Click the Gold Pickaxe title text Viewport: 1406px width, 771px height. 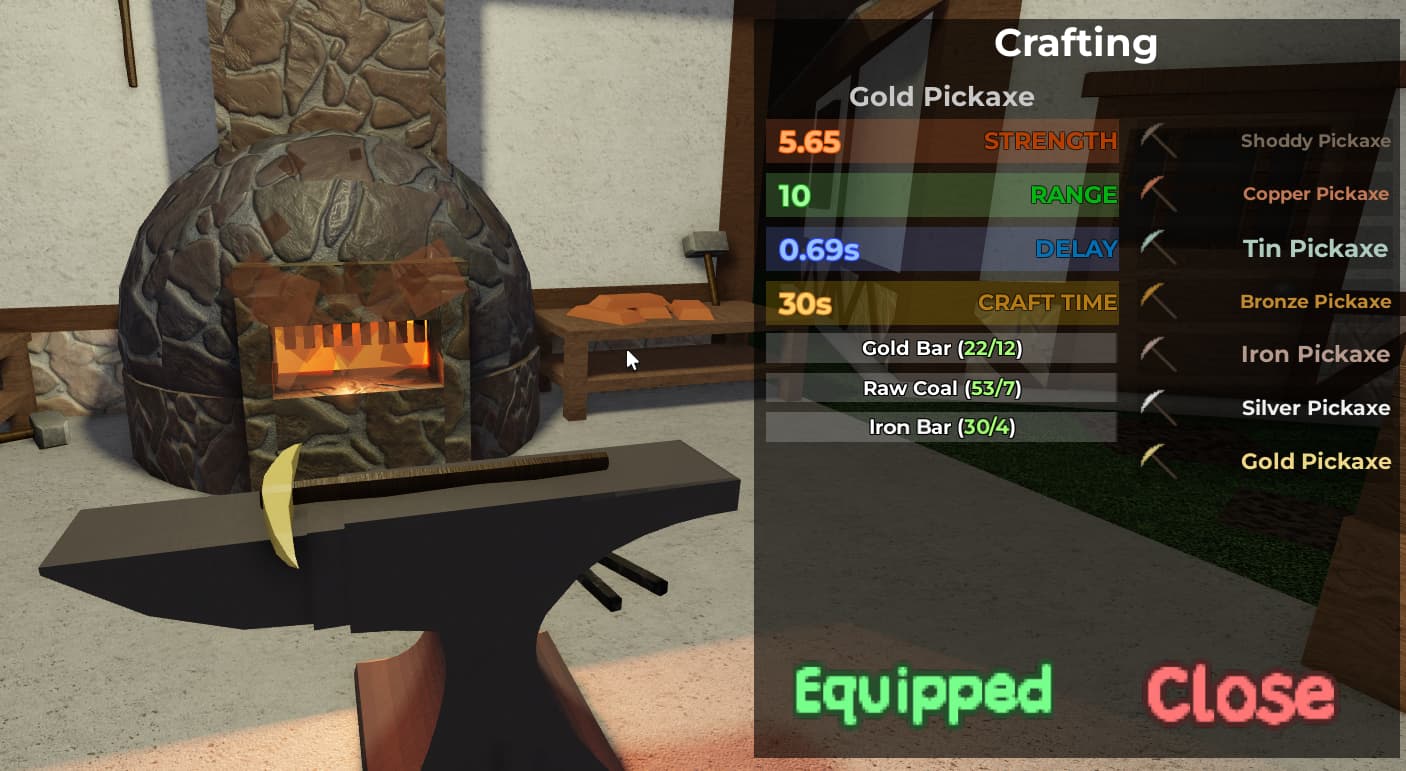pyautogui.click(x=941, y=97)
